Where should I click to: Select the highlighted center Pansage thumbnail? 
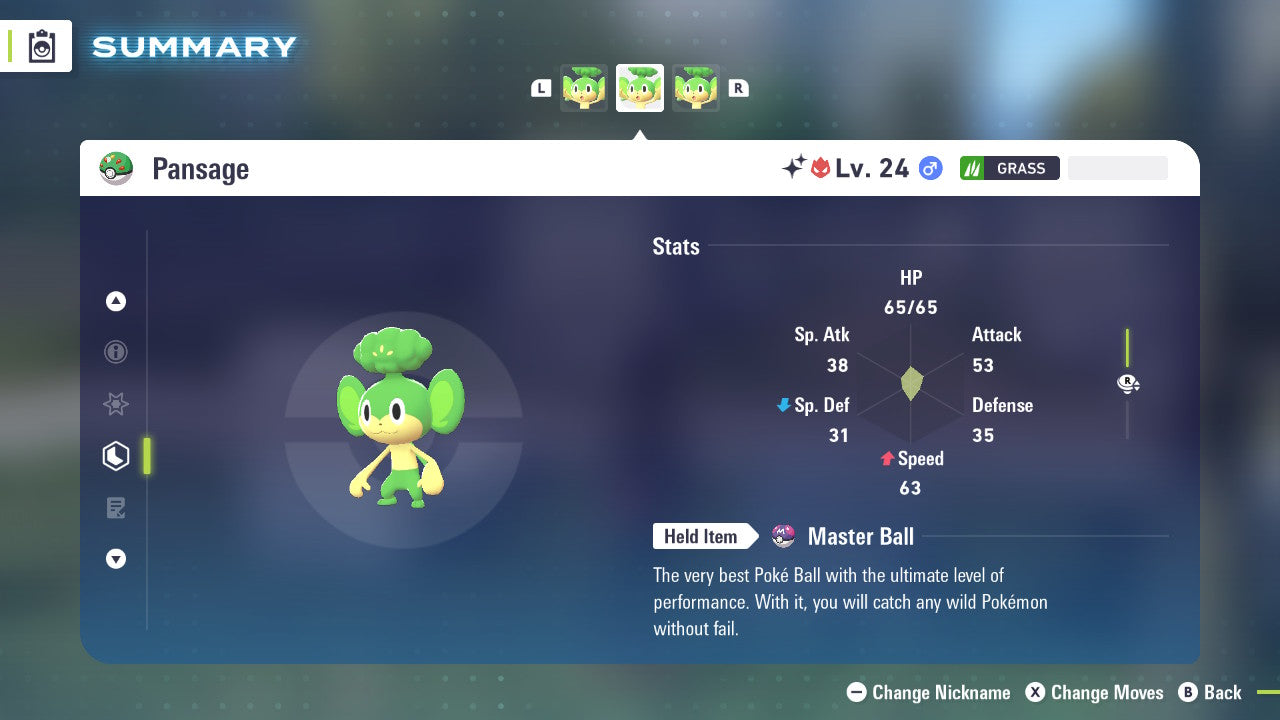point(640,88)
